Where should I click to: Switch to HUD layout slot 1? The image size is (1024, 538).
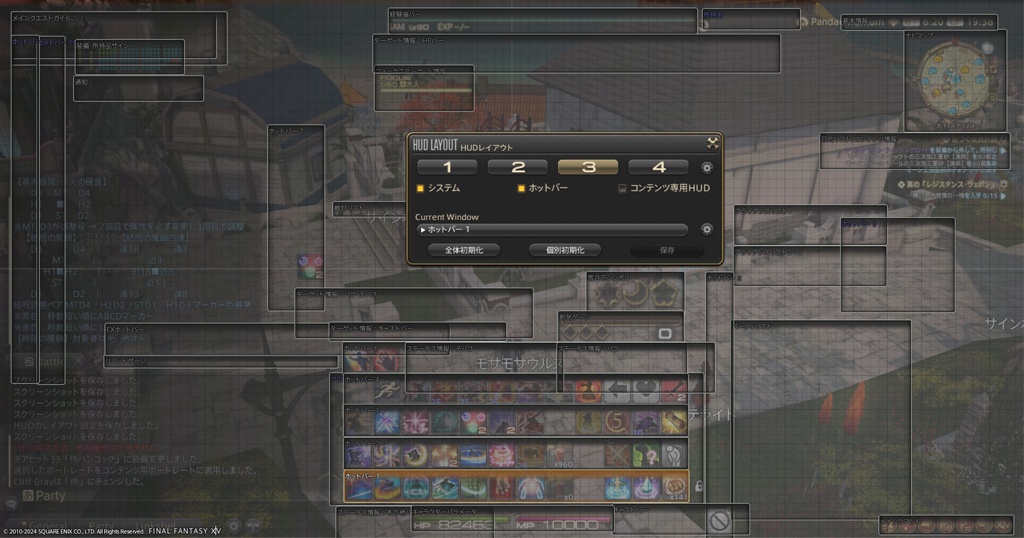tap(447, 167)
